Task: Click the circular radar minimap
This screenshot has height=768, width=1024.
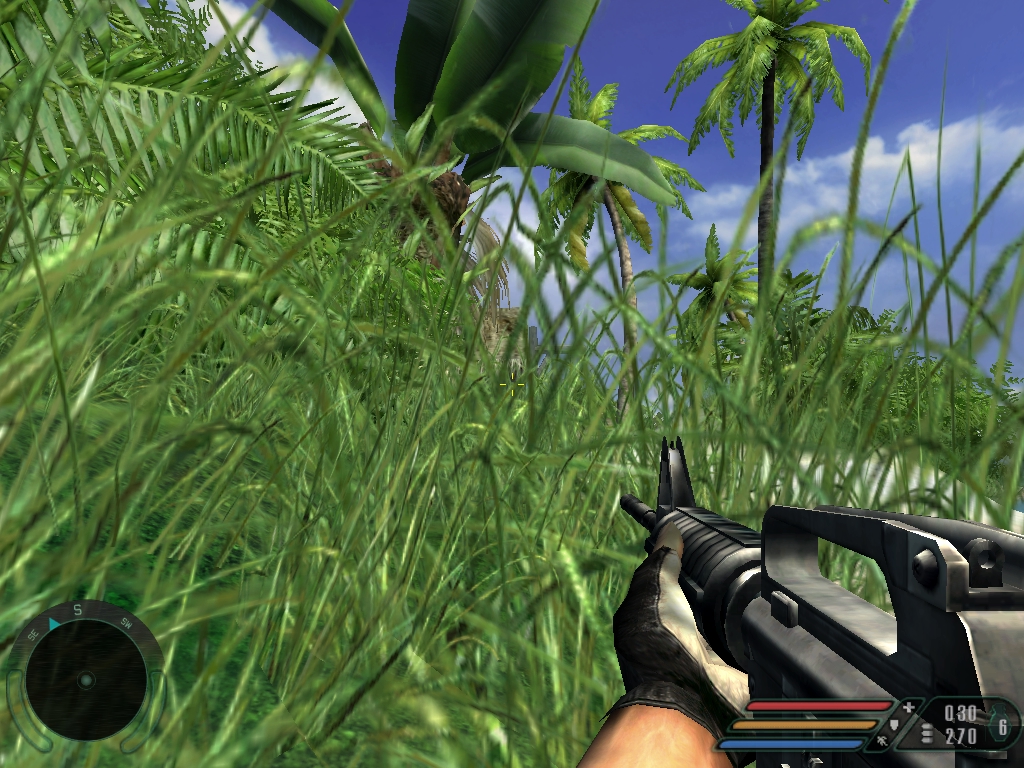Action: (85, 680)
